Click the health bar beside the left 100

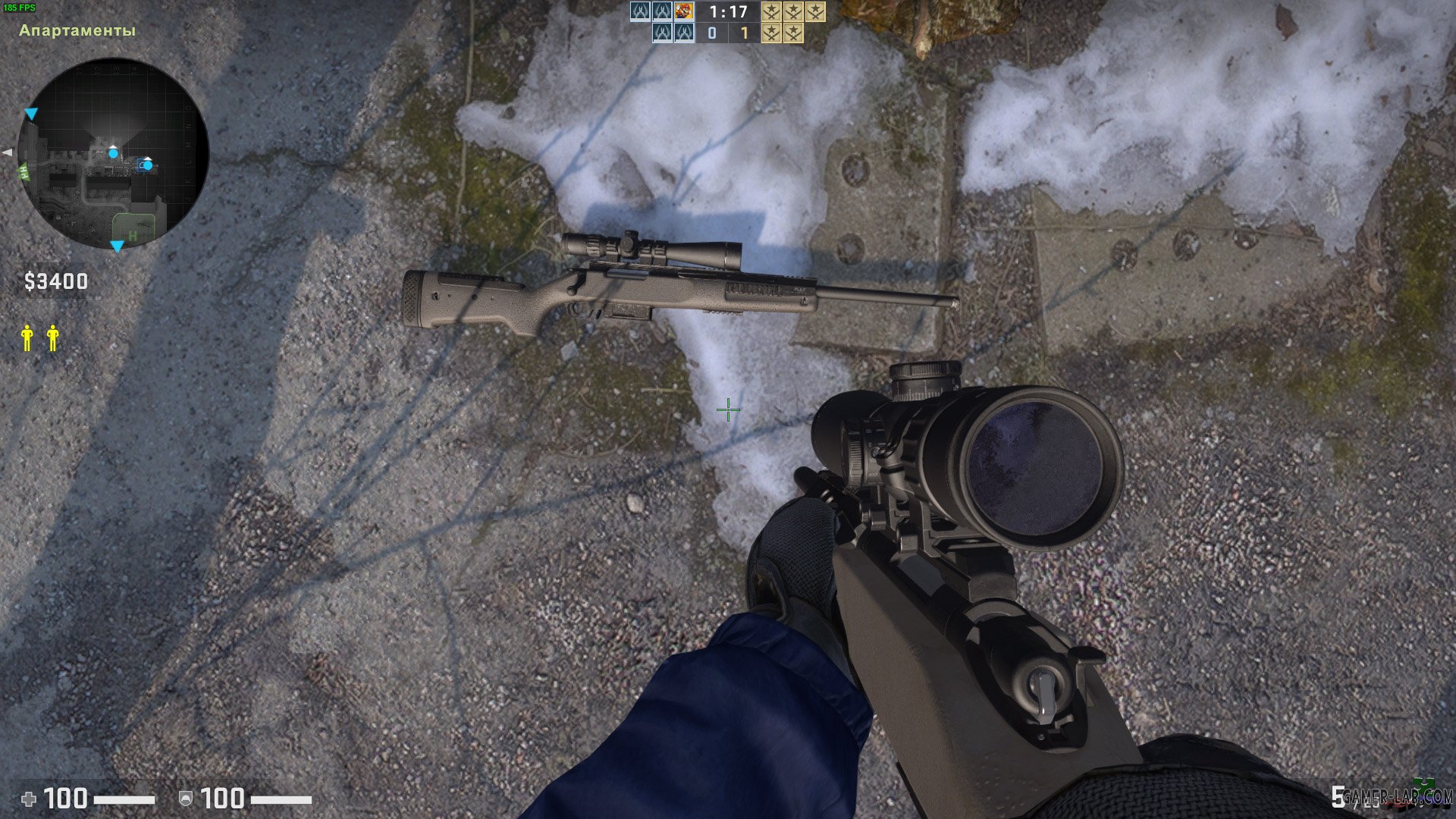(124, 799)
